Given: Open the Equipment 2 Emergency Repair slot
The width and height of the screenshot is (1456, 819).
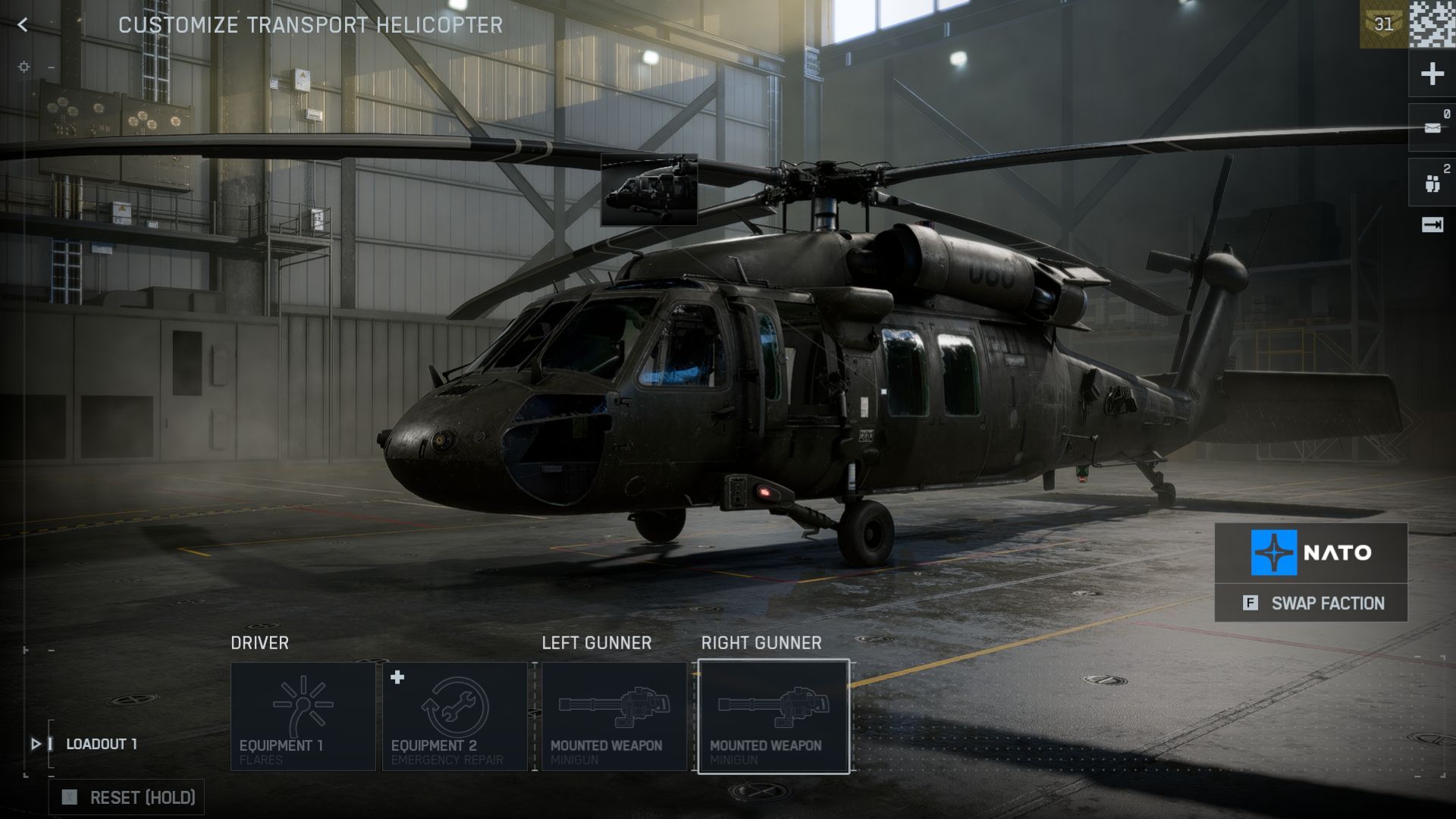Looking at the screenshot, I should pos(455,717).
